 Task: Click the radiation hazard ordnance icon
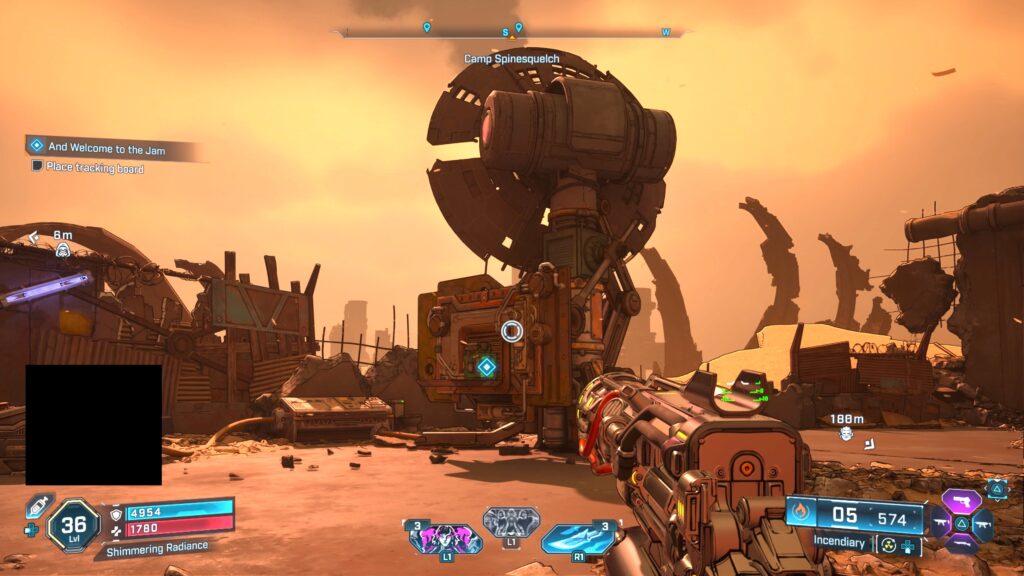click(887, 545)
